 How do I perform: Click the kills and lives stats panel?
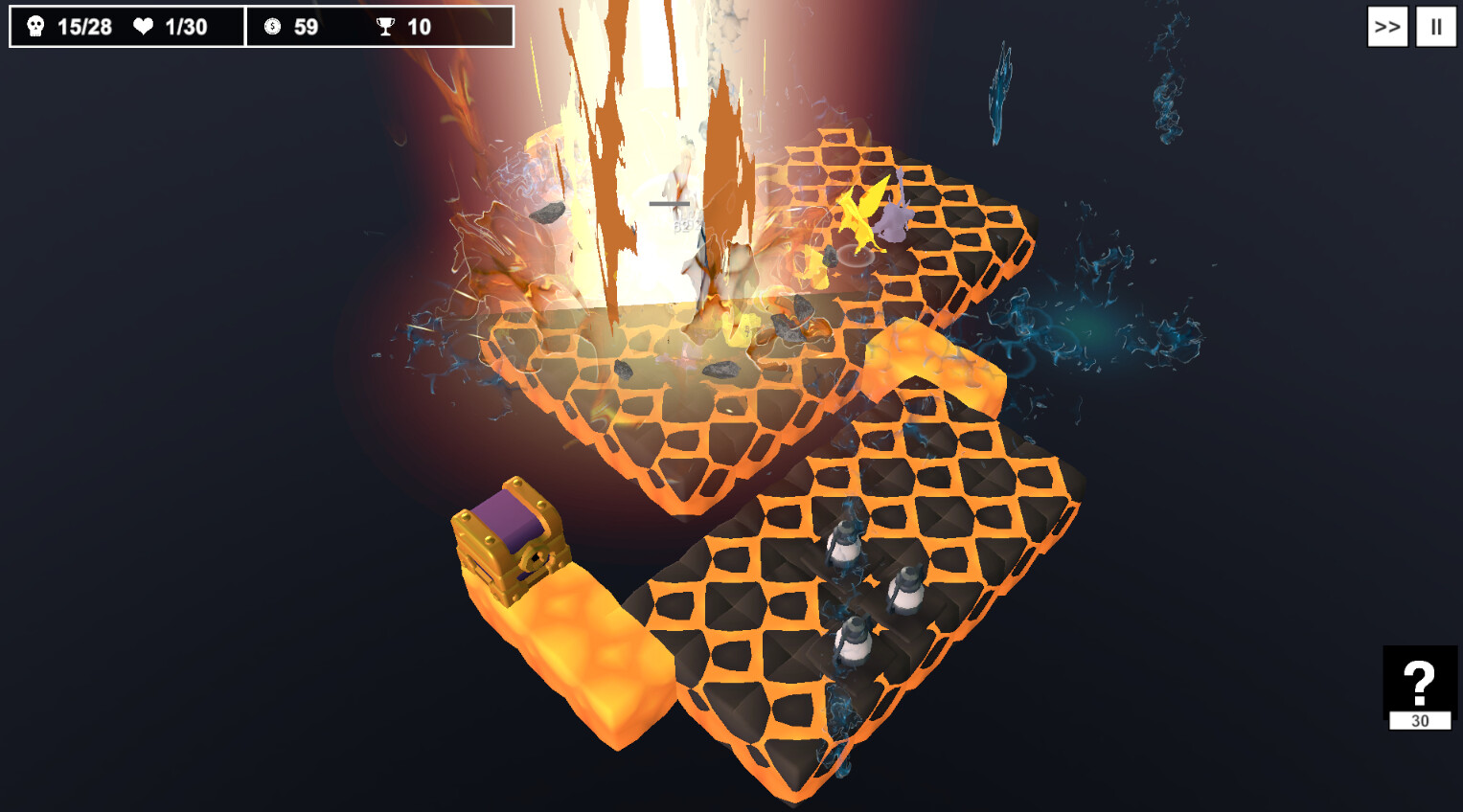click(x=125, y=26)
